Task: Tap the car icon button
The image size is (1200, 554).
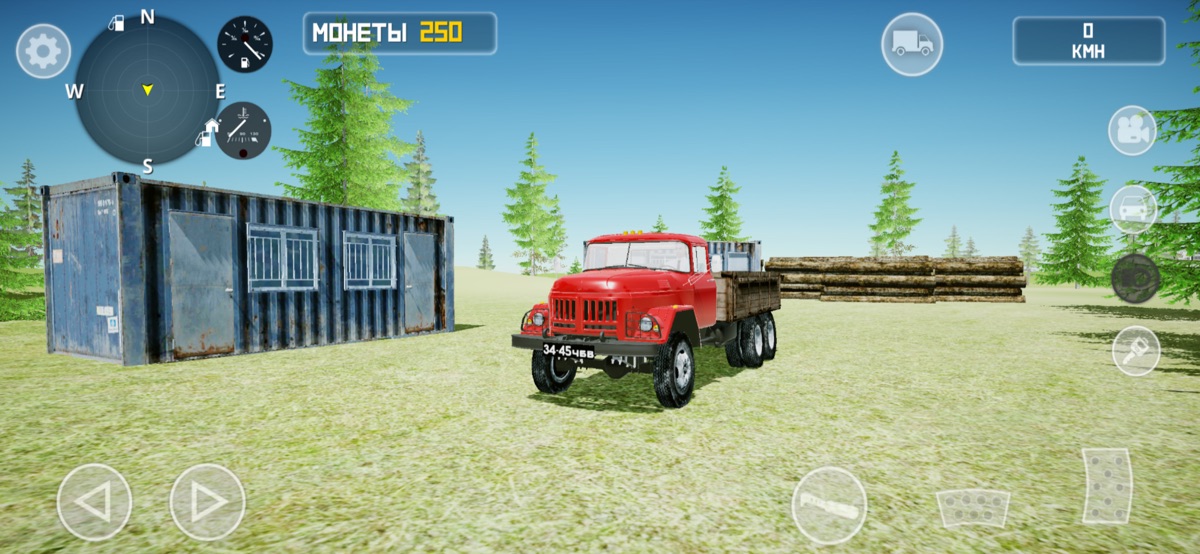Action: (1133, 209)
